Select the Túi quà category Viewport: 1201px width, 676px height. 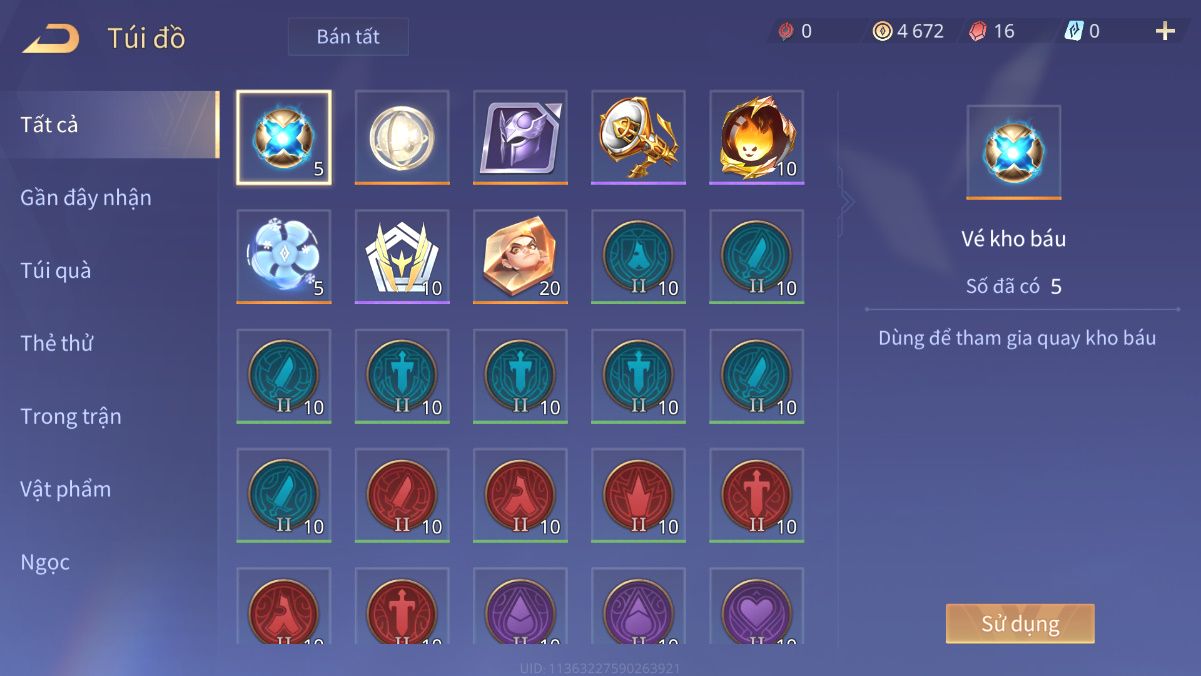56,270
